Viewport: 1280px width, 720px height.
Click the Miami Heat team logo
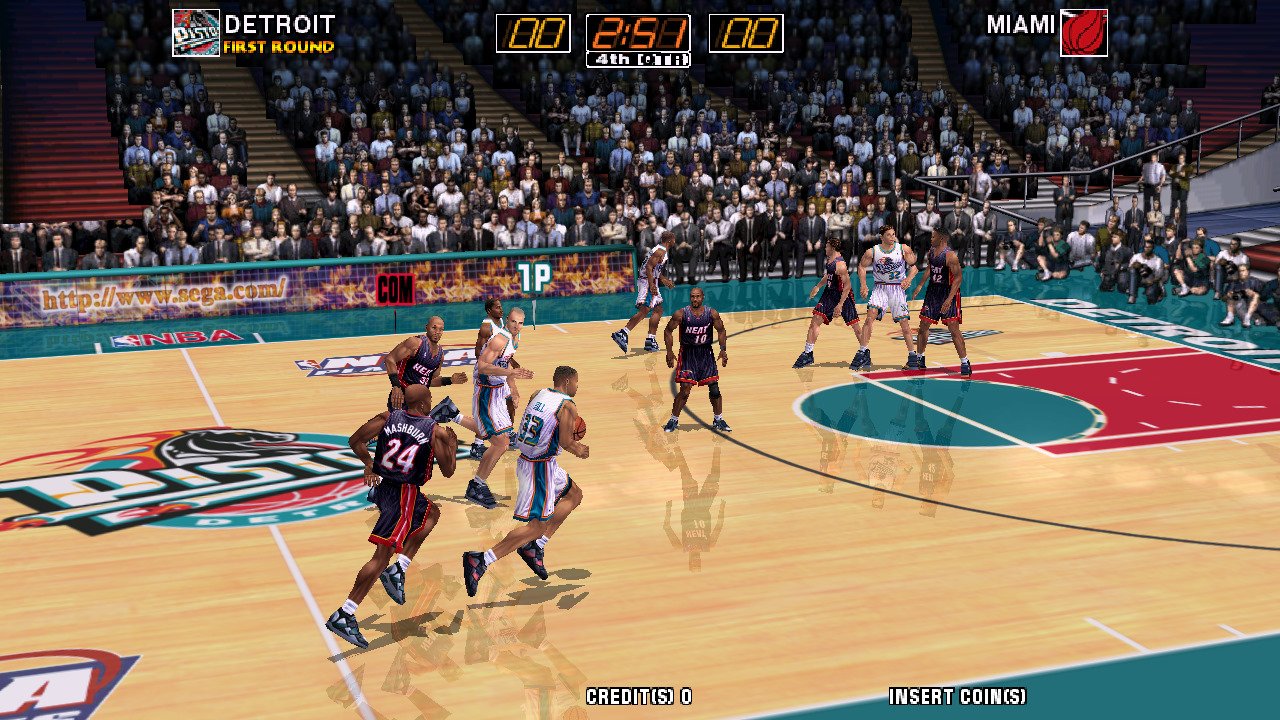click(1084, 32)
